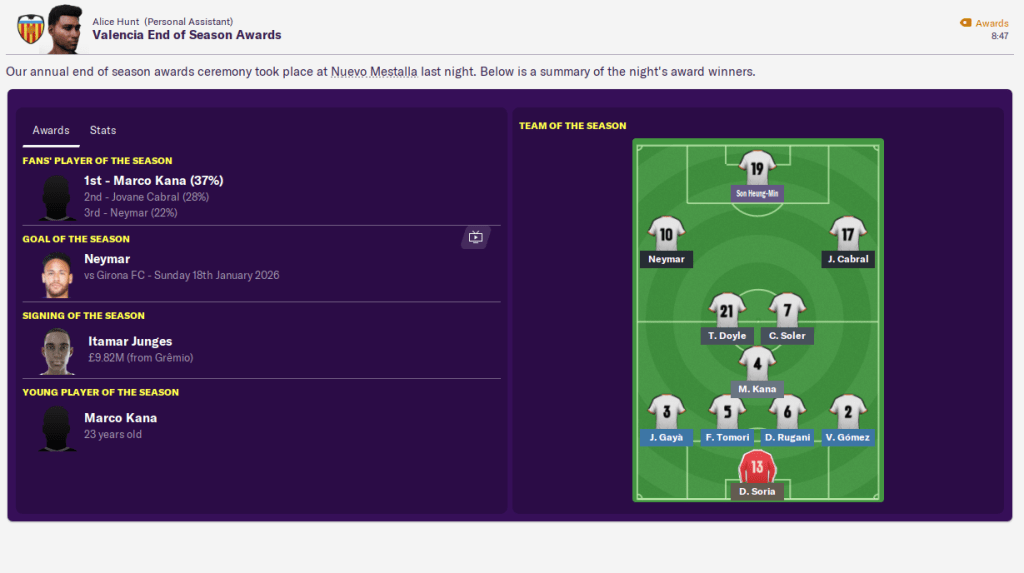1024x573 pixels.
Task: Choose J. Cabral on the pitch
Action: [848, 234]
